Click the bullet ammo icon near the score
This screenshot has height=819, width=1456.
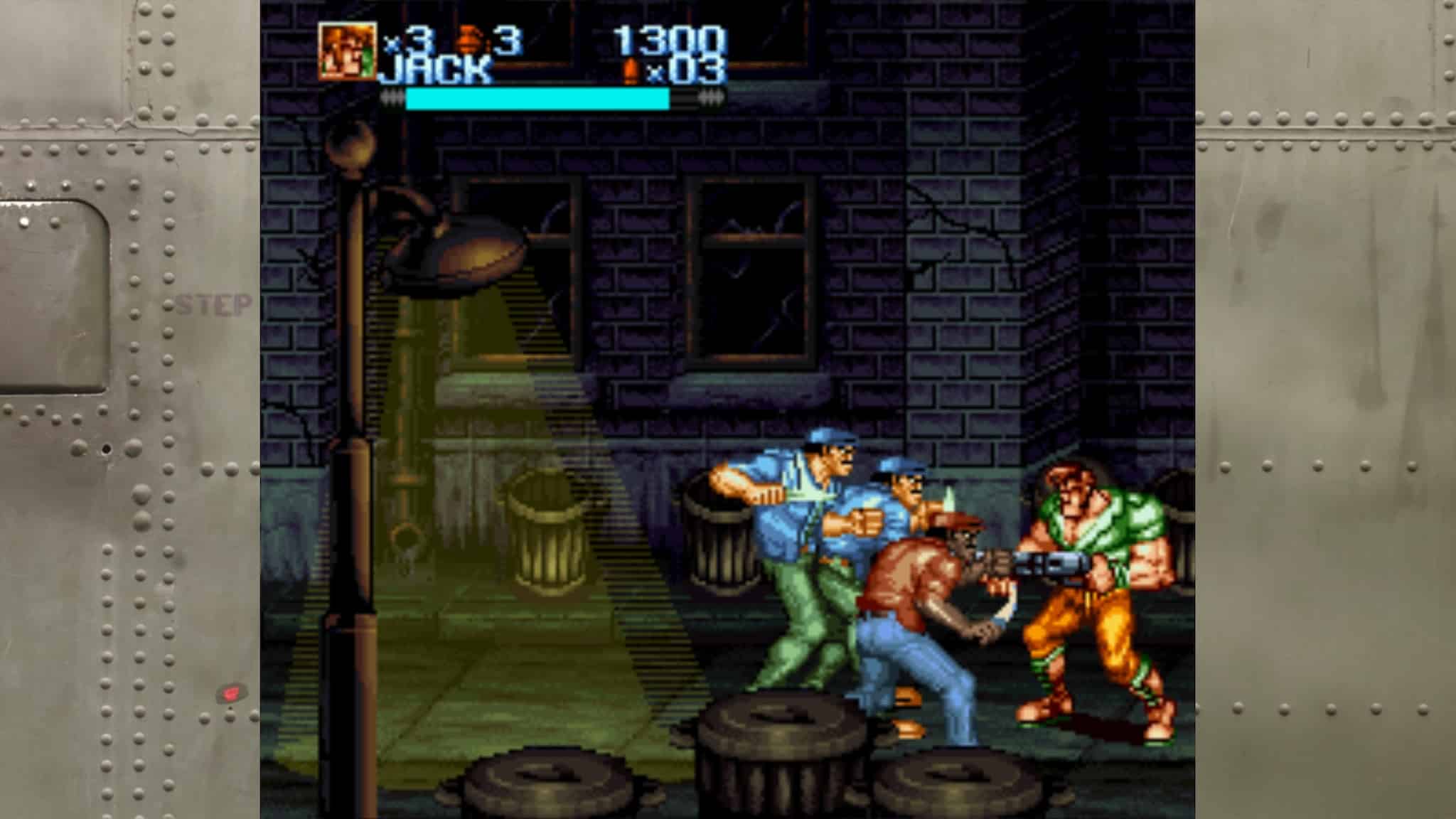632,71
